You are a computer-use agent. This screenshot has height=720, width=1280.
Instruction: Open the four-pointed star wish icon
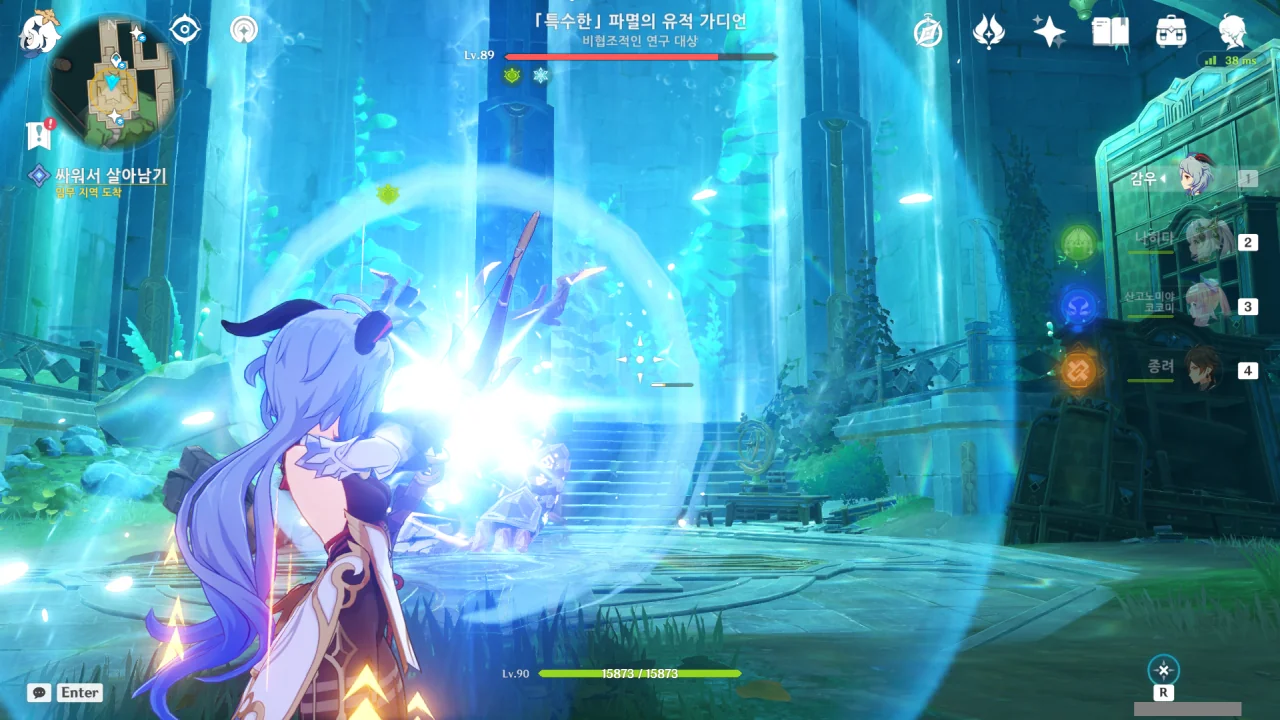coord(1049,33)
